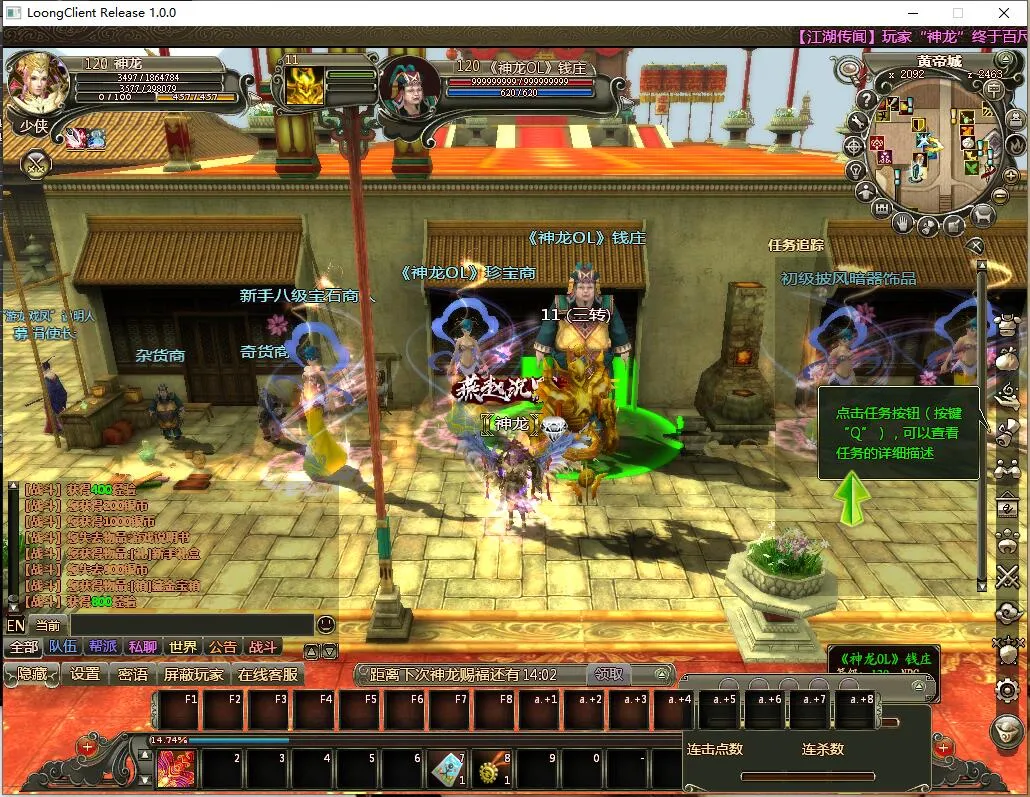Screen dimensions: 1030x797
Task: Click the 隐藏 button
Action: pos(32,674)
